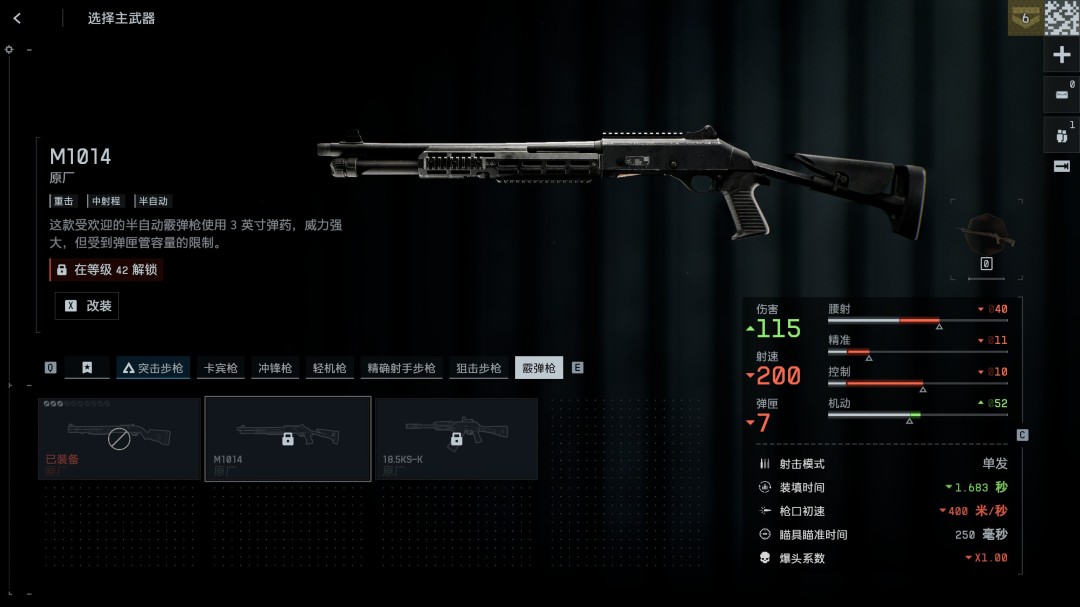Click the plus button in the right sidebar

coord(1062,55)
